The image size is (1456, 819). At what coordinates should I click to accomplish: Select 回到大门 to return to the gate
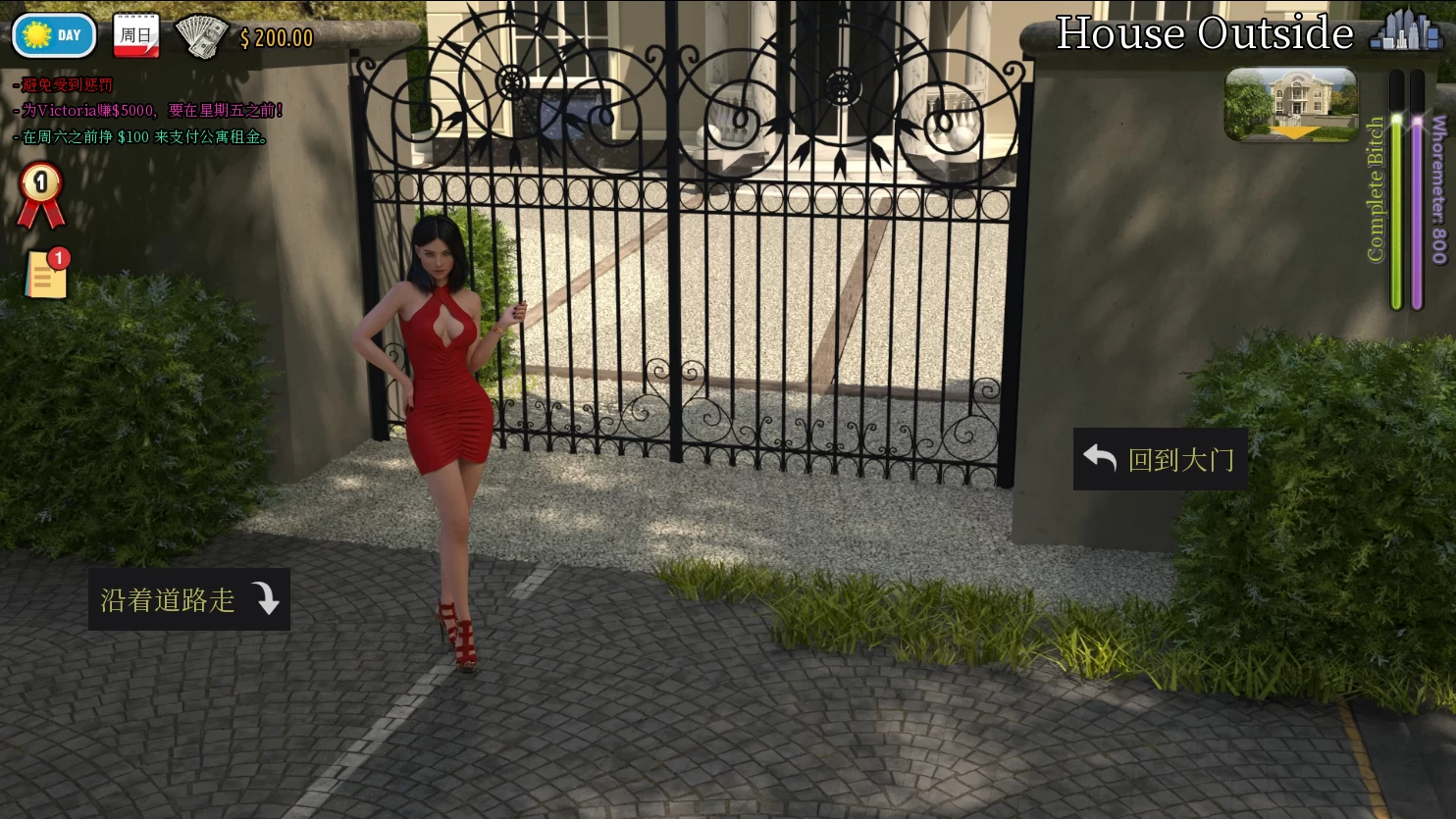point(1160,459)
